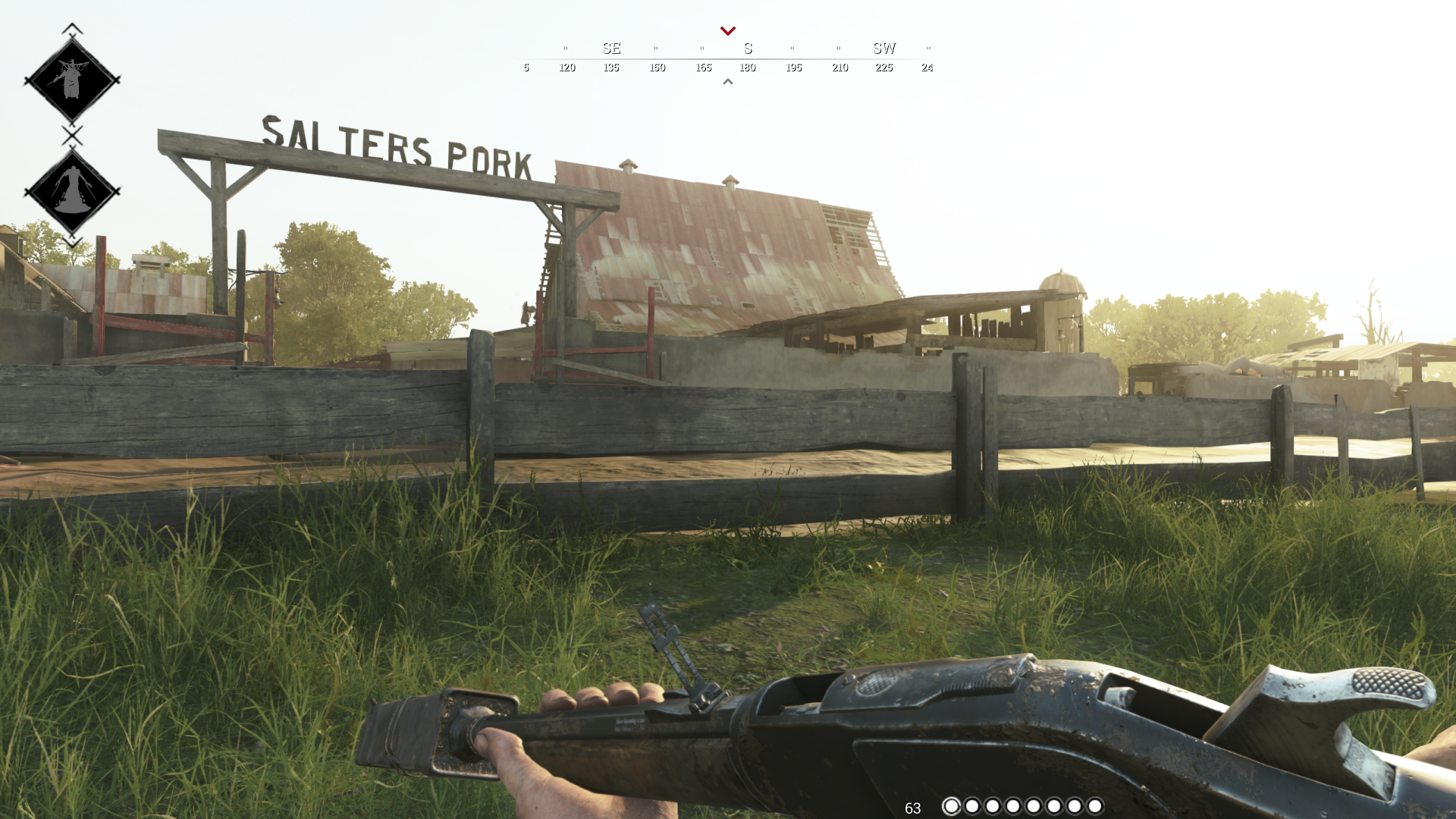This screenshot has width=1456, height=819.
Task: Toggle the third chamber round indicator
Action: 993,806
